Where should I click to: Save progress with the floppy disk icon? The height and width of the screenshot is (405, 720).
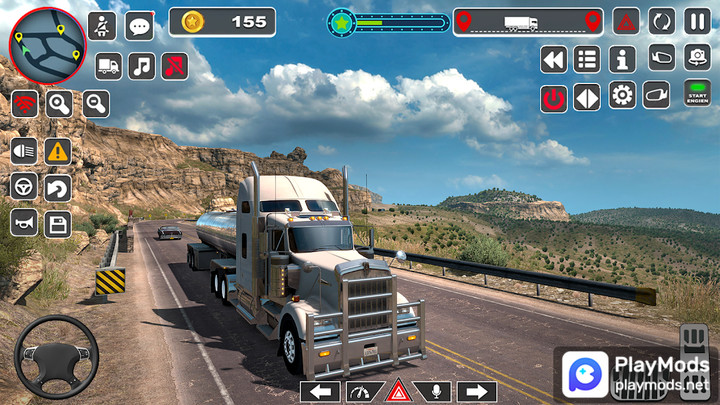(x=58, y=222)
